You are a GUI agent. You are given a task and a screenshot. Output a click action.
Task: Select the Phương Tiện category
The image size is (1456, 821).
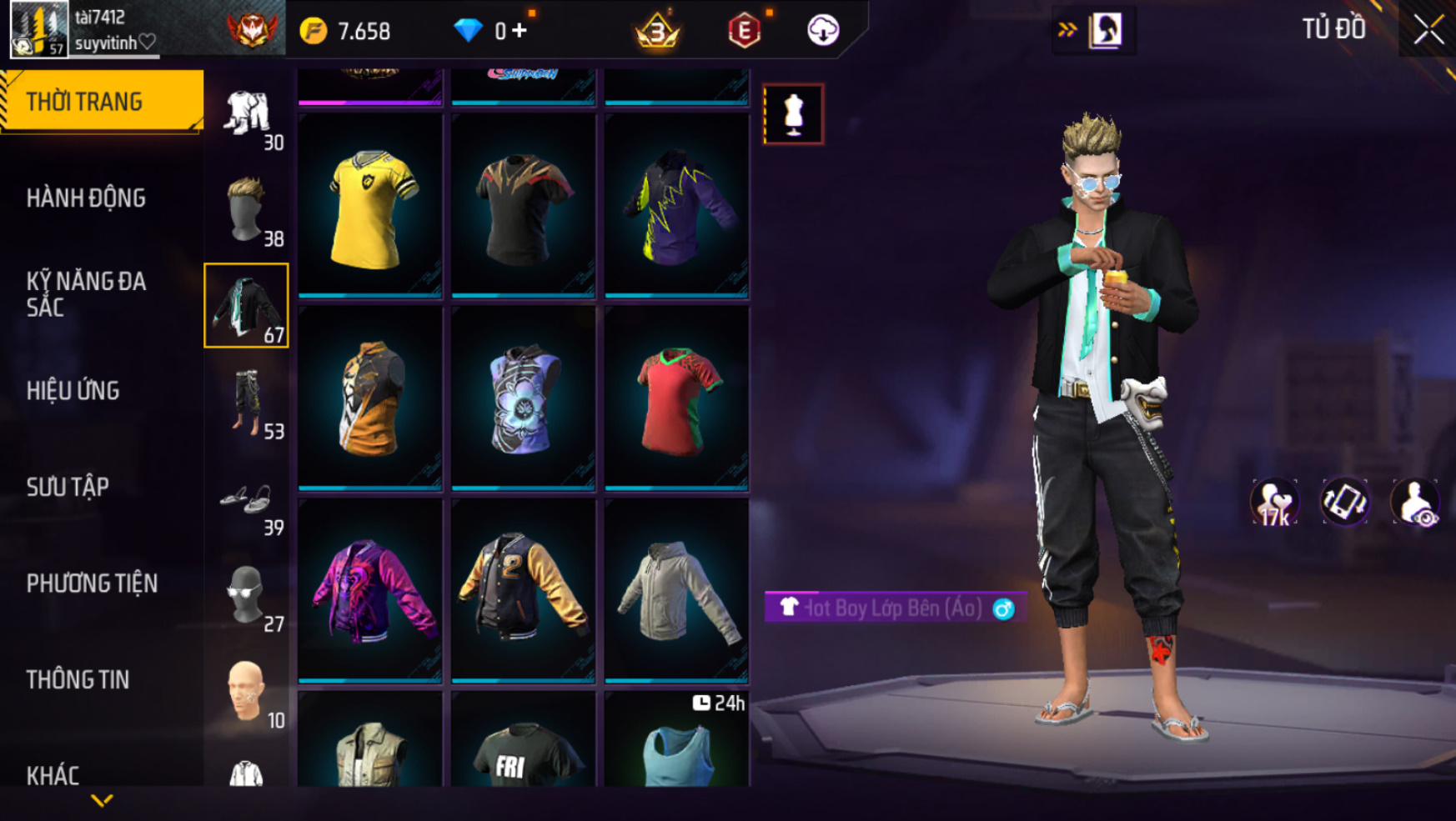tap(92, 583)
